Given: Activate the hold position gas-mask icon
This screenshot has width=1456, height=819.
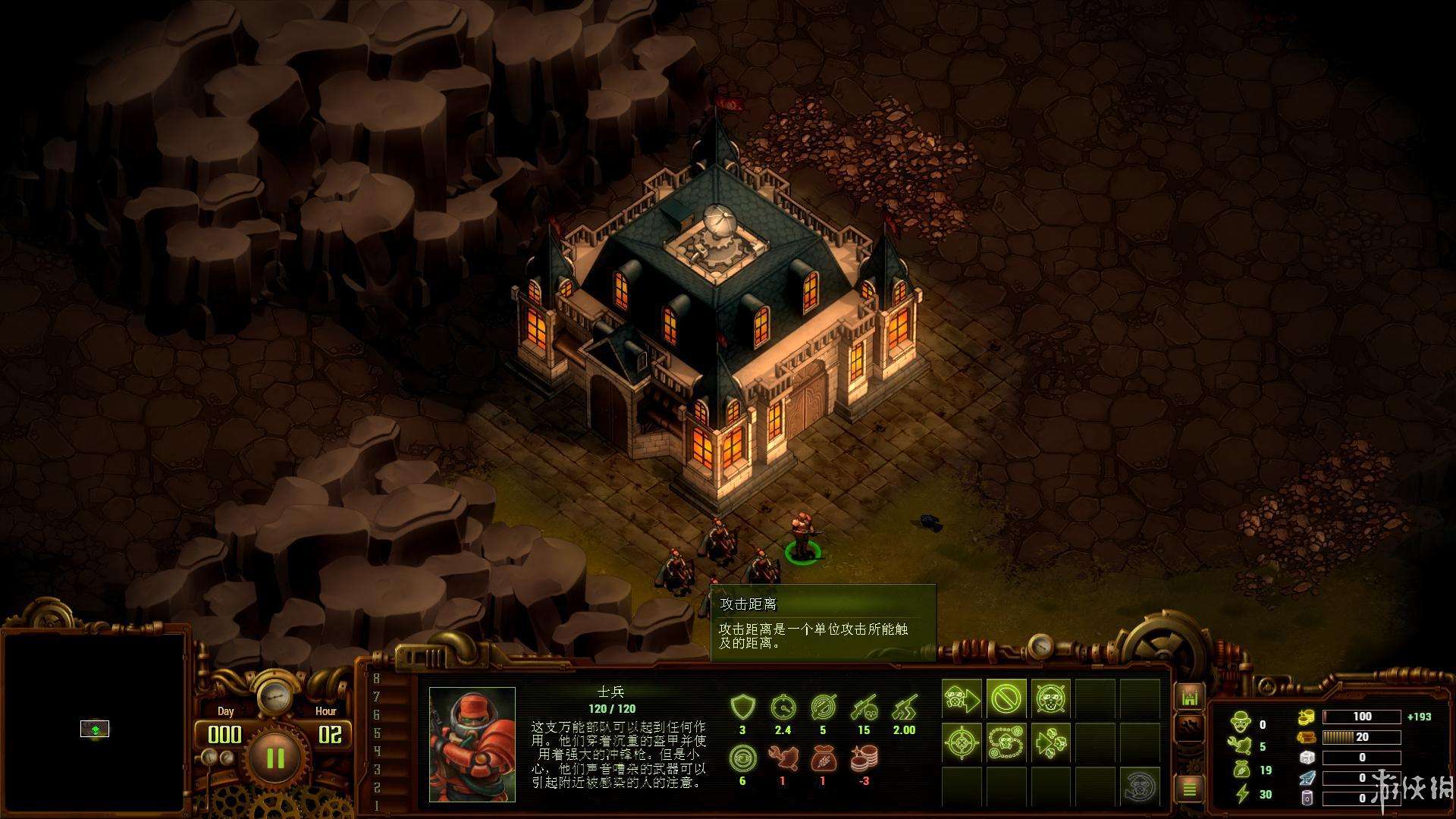Looking at the screenshot, I should pyautogui.click(x=1050, y=698).
